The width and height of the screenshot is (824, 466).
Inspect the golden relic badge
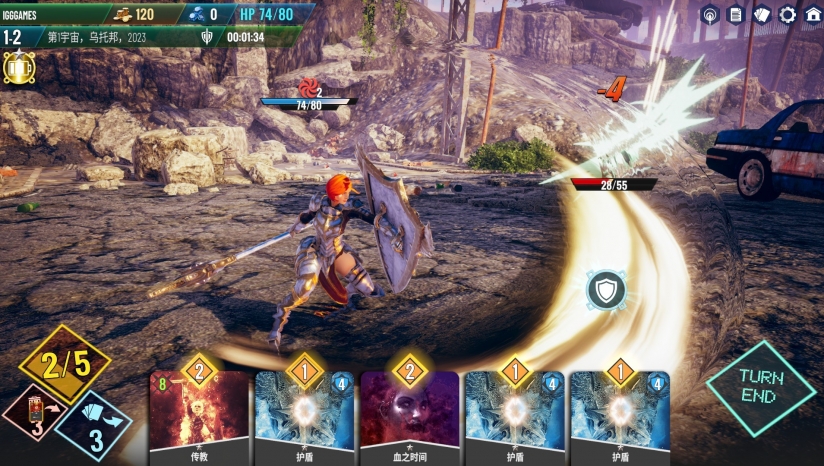coord(18,68)
